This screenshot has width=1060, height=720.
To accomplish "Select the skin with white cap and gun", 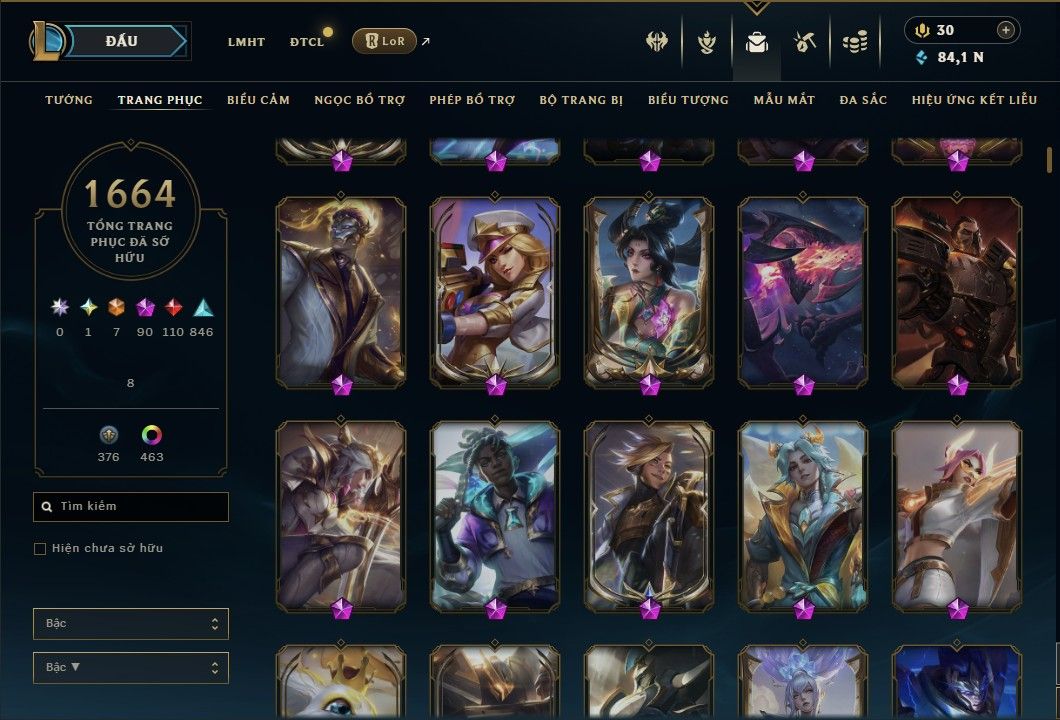I will pyautogui.click(x=495, y=290).
